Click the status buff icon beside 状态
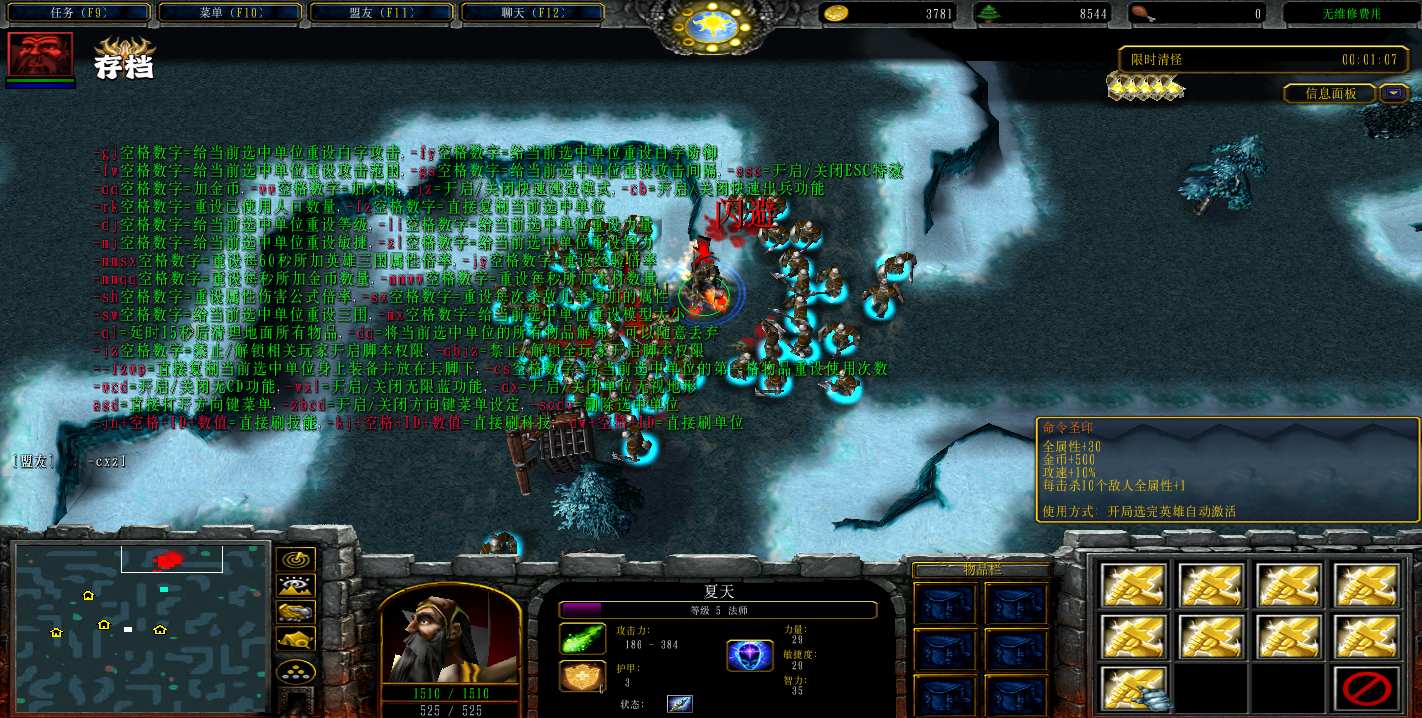This screenshot has width=1422, height=718. pos(680,703)
